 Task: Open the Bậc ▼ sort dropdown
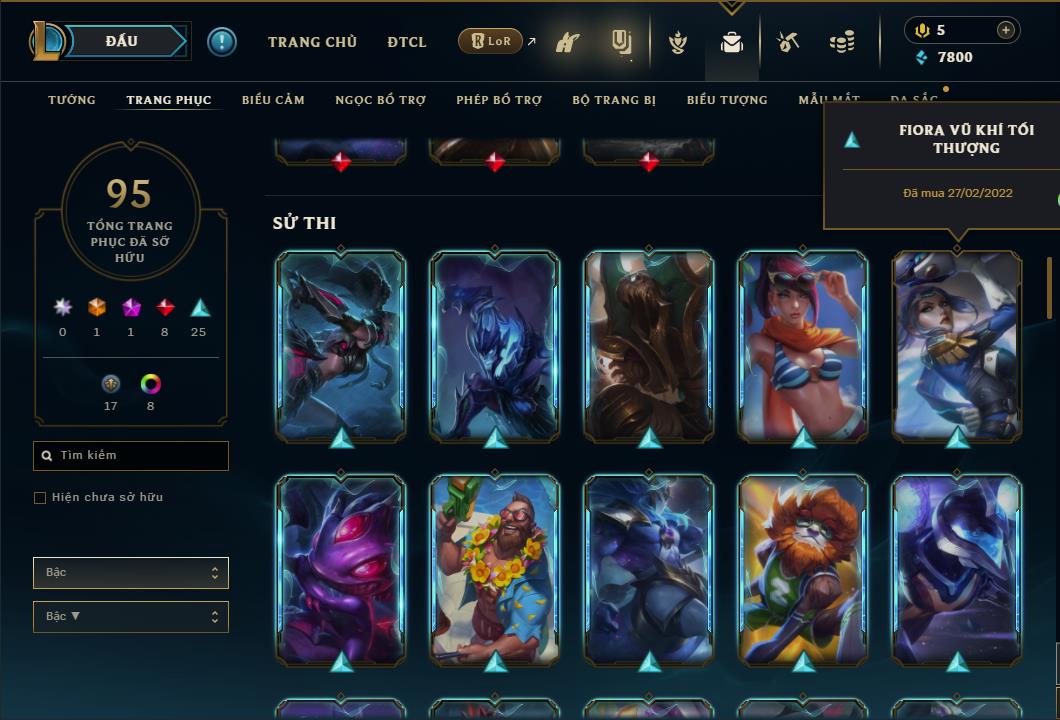(x=131, y=617)
